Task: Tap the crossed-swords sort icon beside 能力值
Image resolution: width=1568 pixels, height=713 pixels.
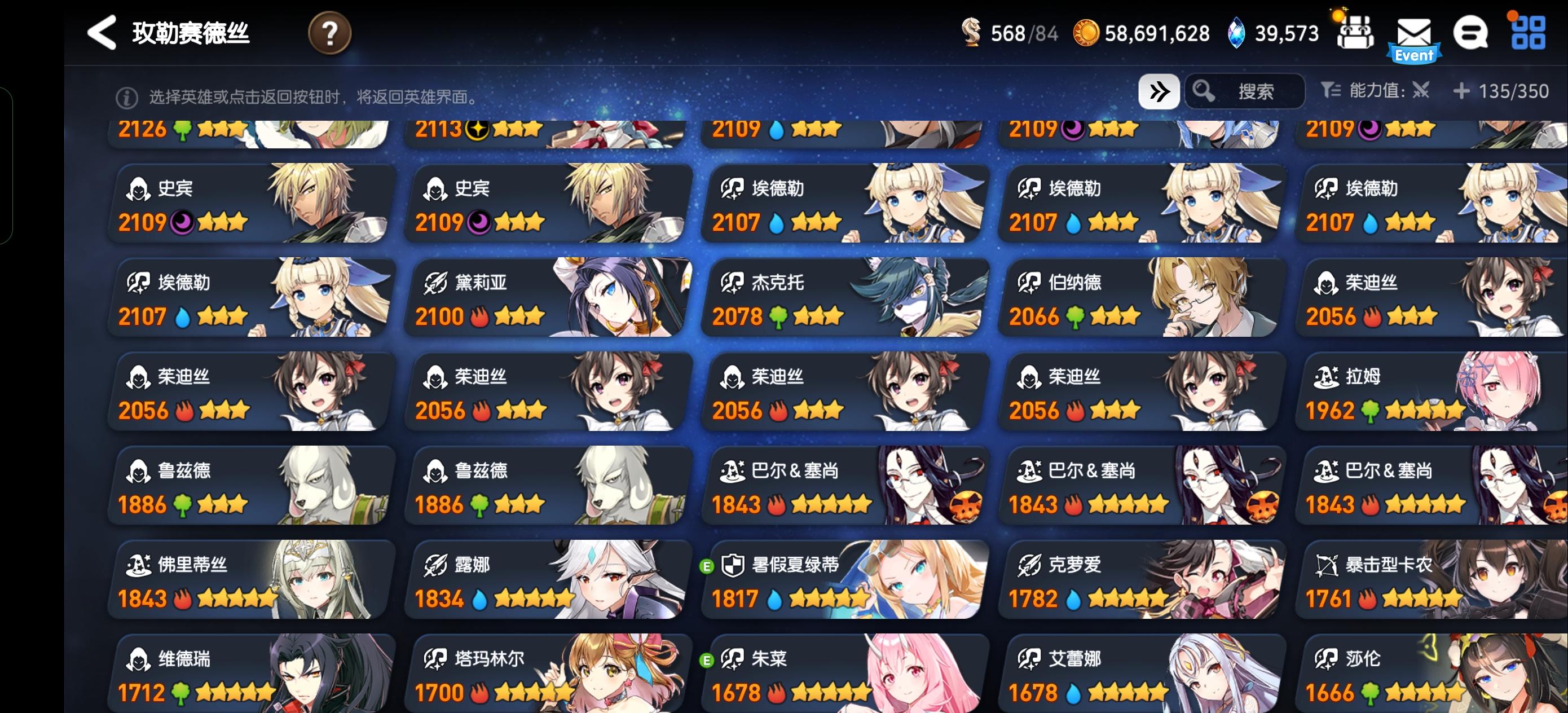Action: [x=1421, y=91]
